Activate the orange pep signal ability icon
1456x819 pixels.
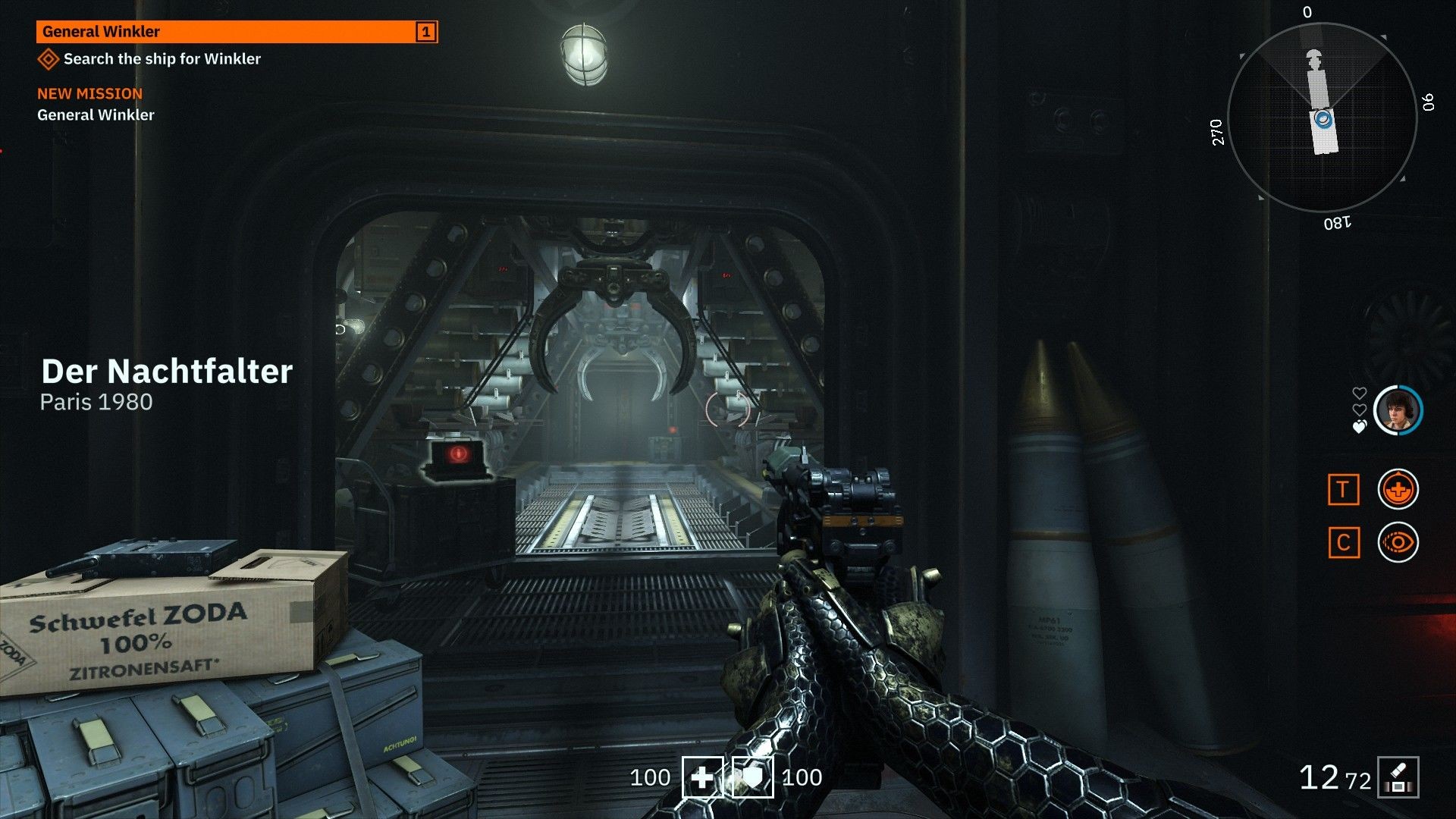coord(1398,489)
